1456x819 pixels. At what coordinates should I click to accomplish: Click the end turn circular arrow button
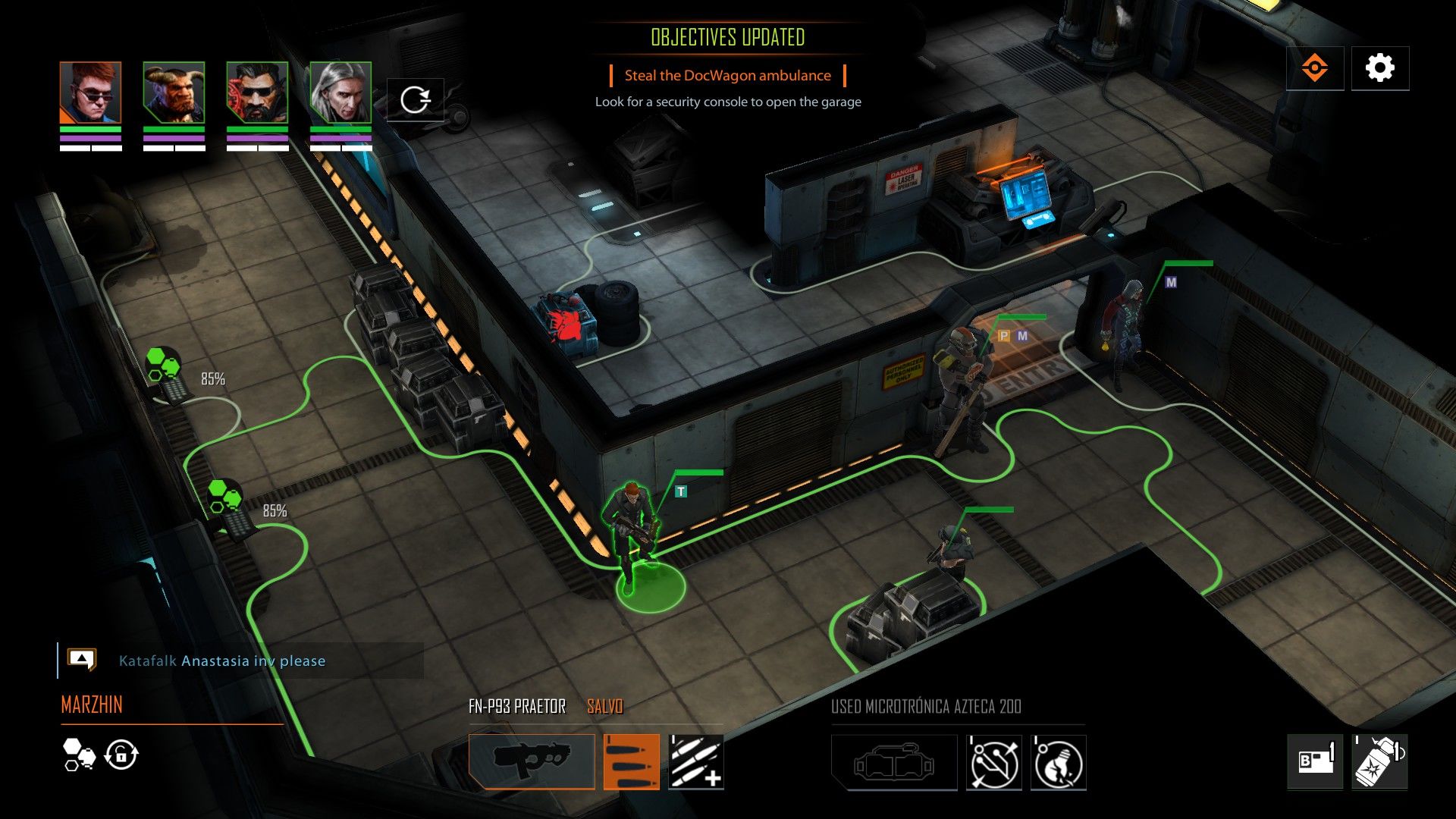(415, 99)
